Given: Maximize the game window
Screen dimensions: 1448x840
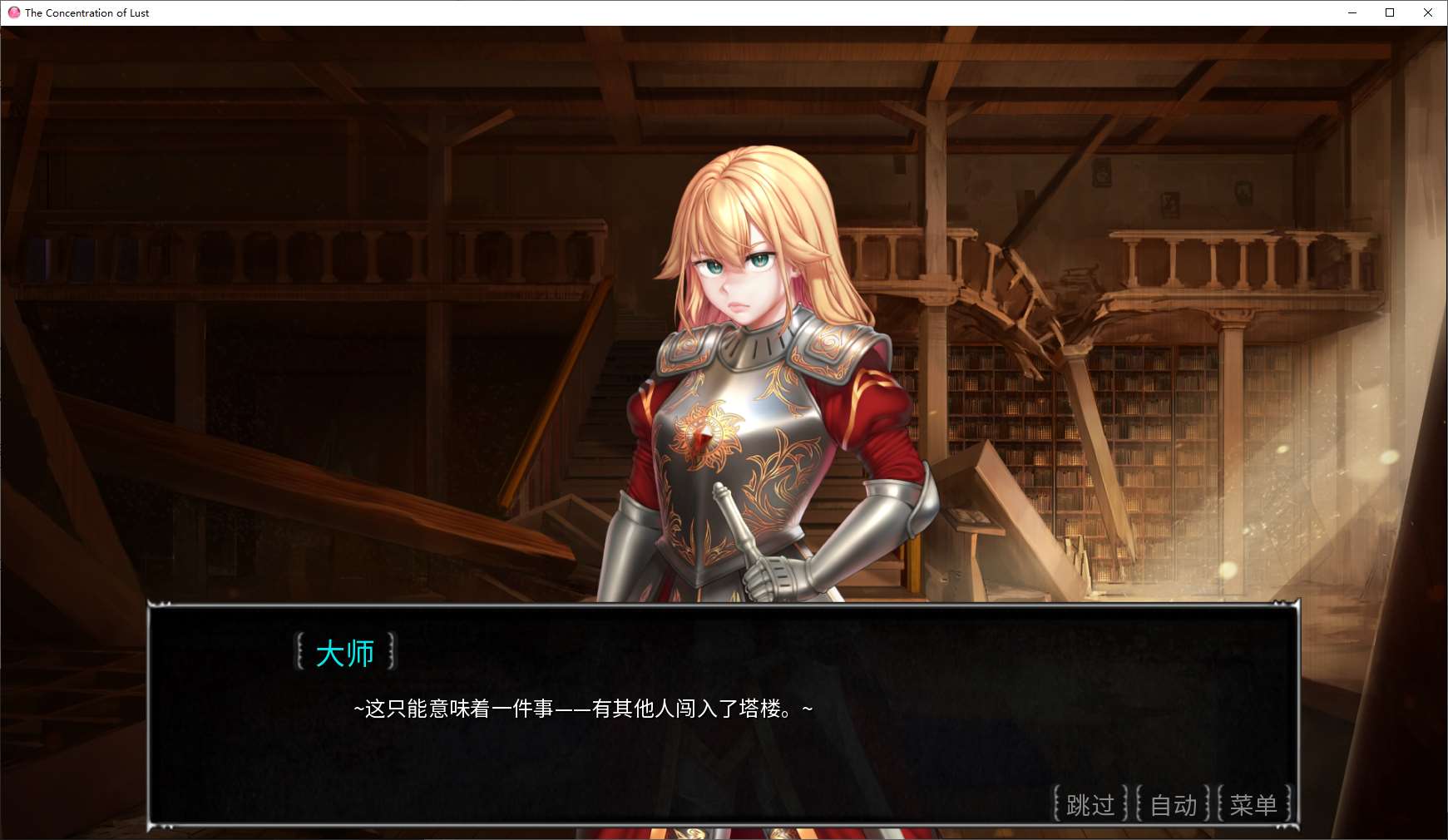Looking at the screenshot, I should click(1390, 12).
